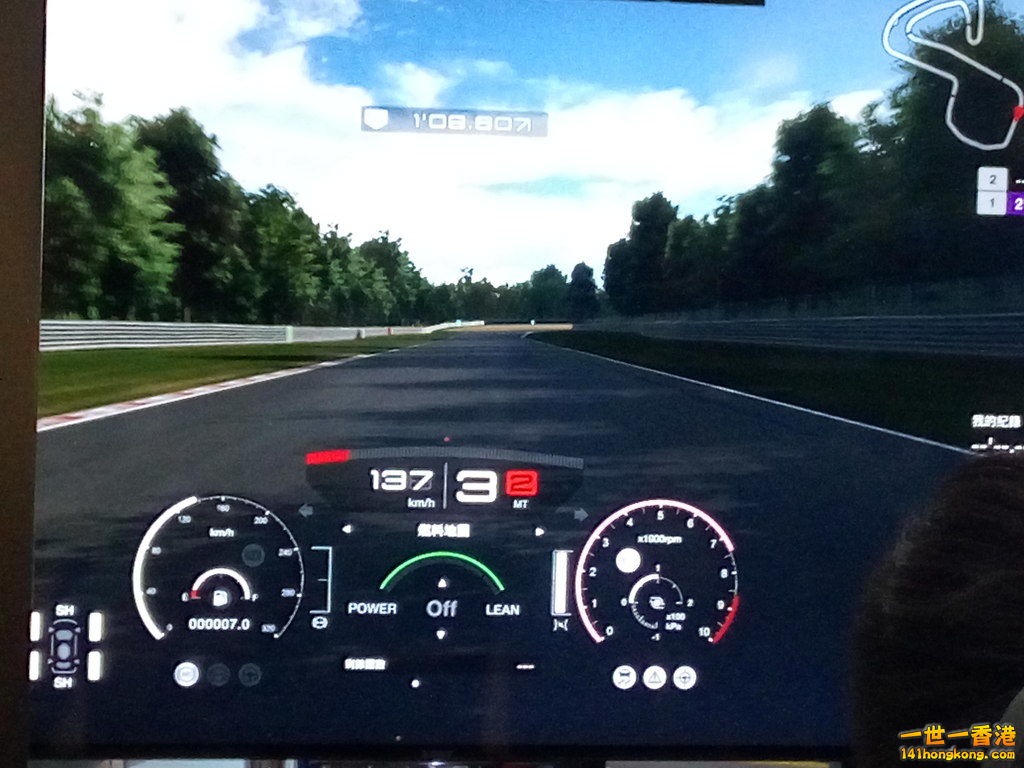Select the small left triangle beside 燃料地圖 title
Viewport: 1024px width, 768px height.
pyautogui.click(x=347, y=530)
